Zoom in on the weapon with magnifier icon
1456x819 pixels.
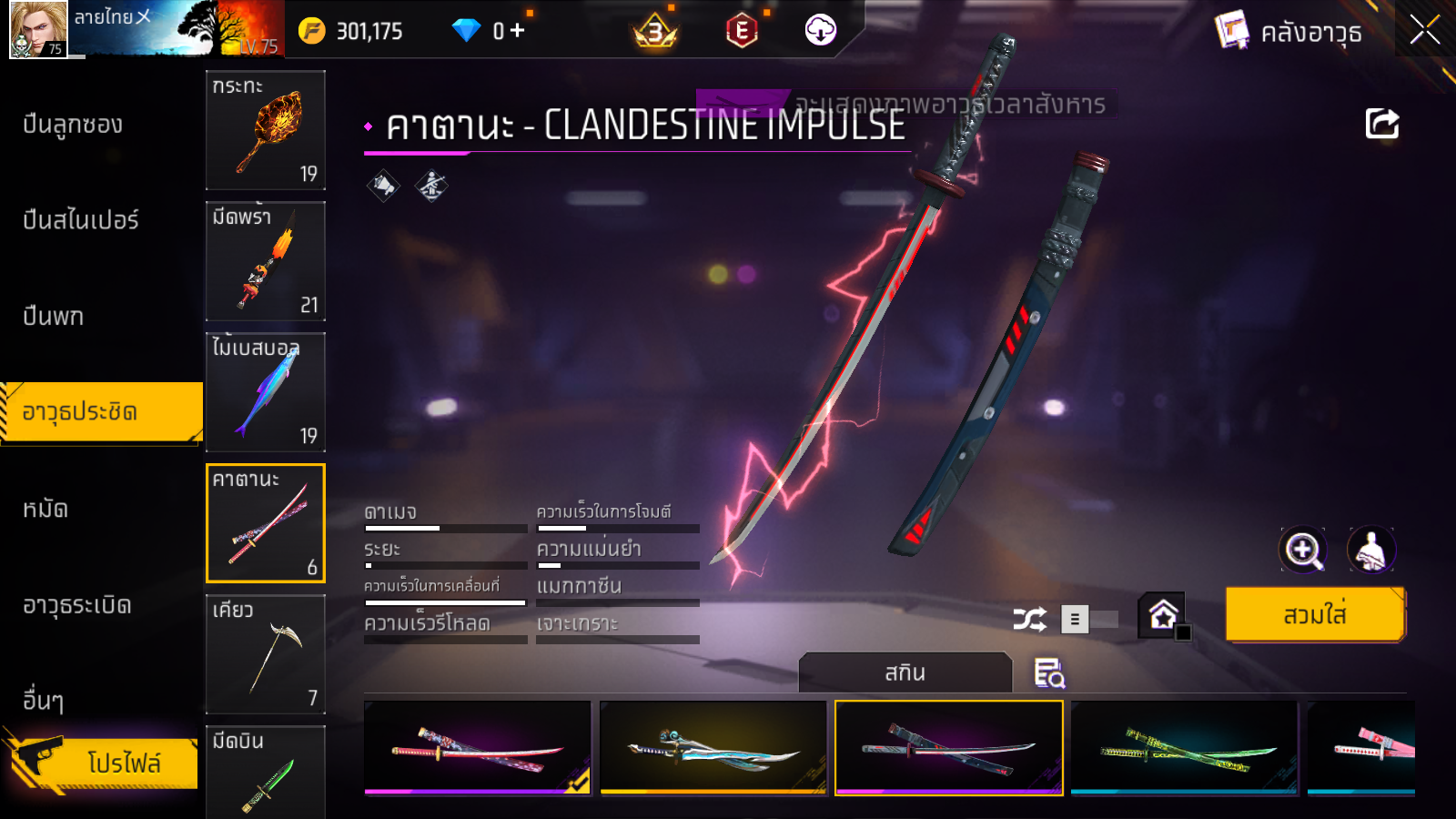[1302, 550]
